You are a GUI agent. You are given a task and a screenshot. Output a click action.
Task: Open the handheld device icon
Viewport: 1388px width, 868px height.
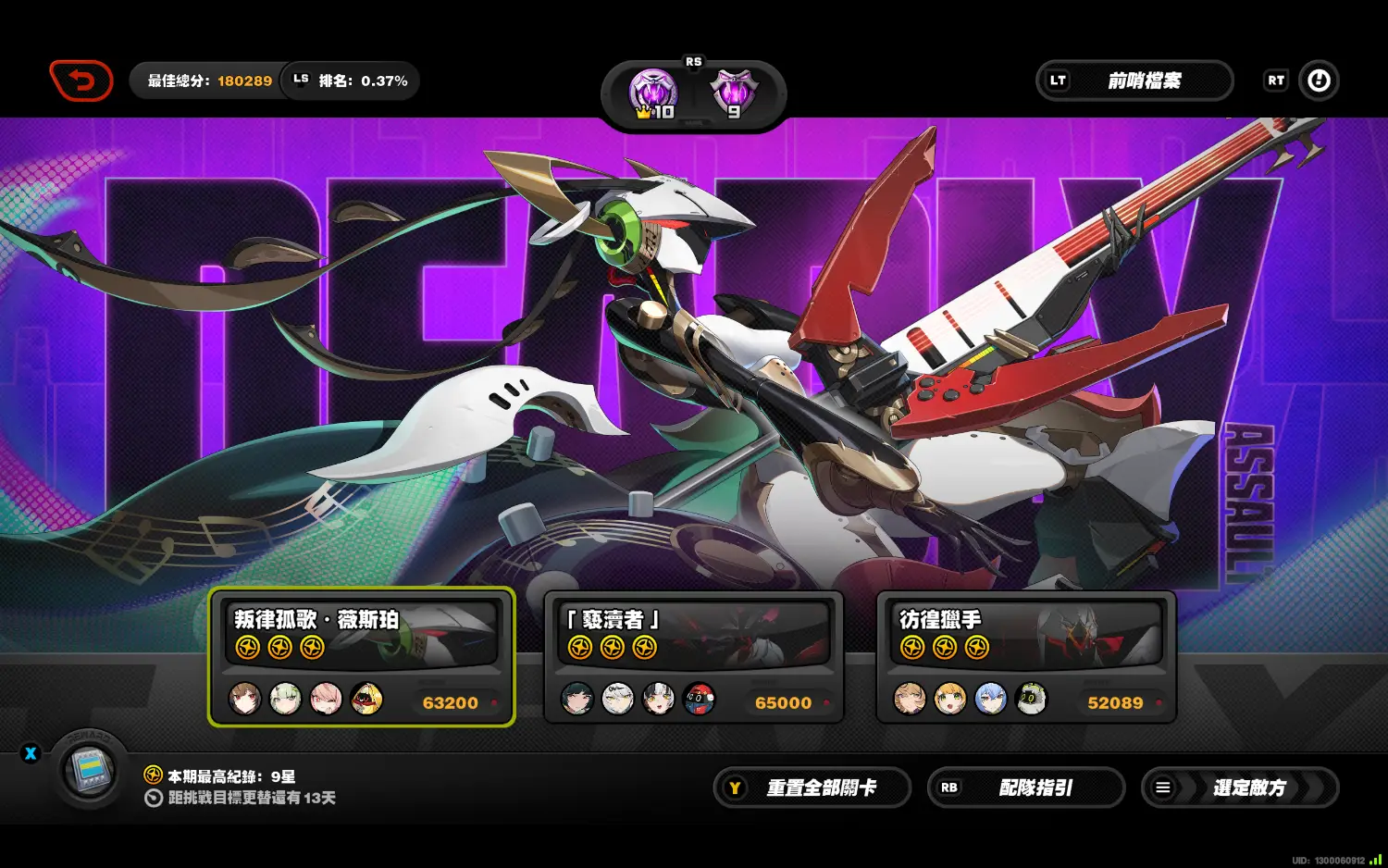[89, 770]
